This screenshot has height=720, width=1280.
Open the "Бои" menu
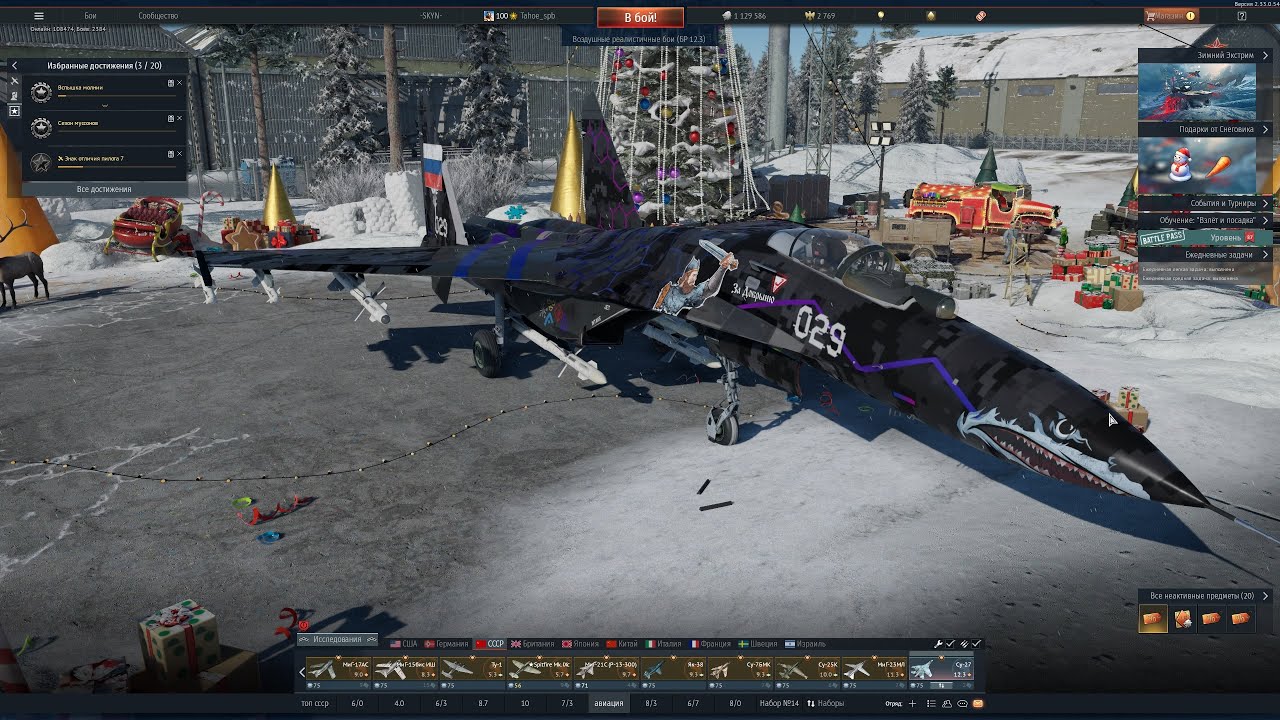point(90,16)
